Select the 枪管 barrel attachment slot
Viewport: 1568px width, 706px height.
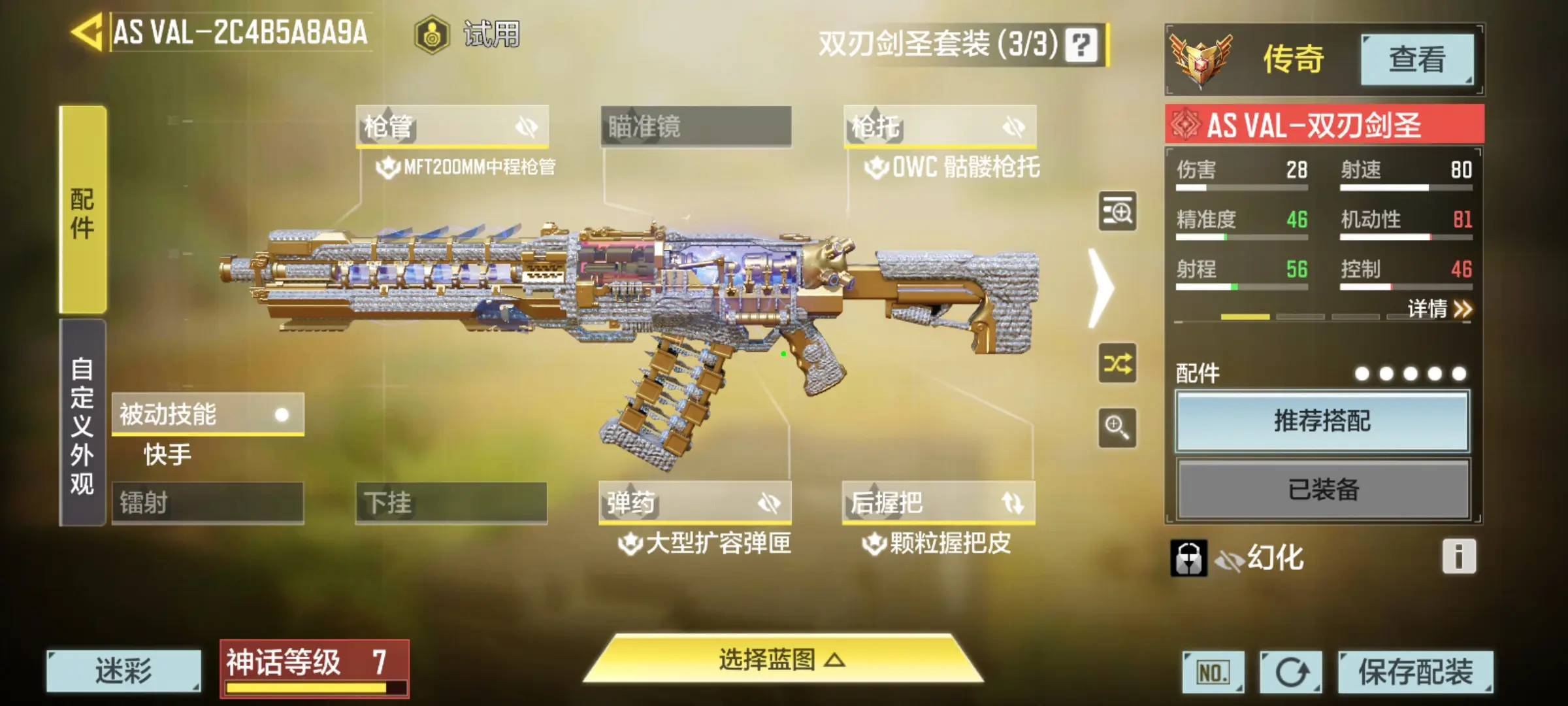(452, 126)
